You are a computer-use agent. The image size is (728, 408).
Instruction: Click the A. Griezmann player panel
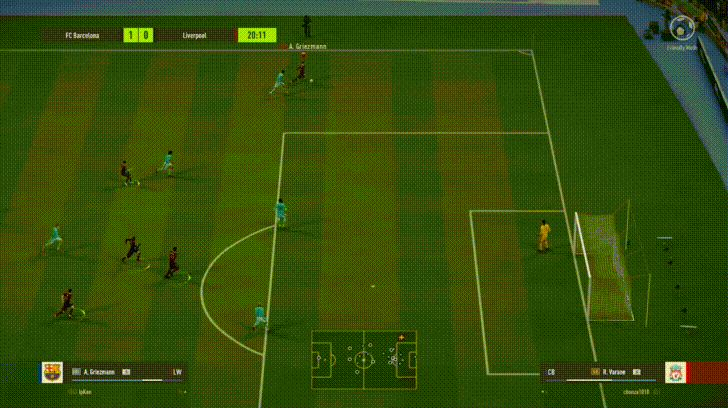pos(126,373)
